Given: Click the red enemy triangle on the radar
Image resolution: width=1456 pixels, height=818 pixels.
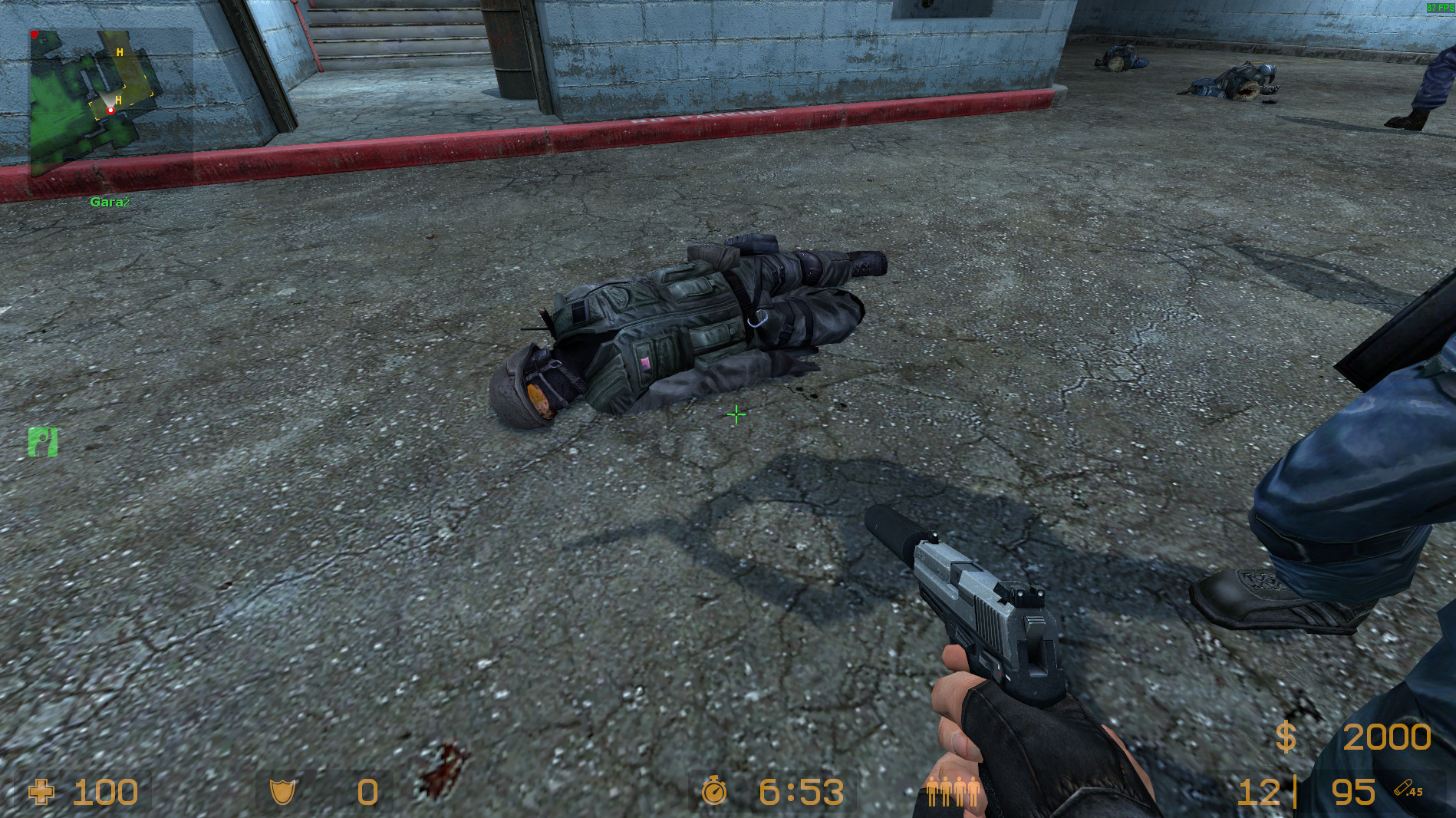Looking at the screenshot, I should [35, 34].
